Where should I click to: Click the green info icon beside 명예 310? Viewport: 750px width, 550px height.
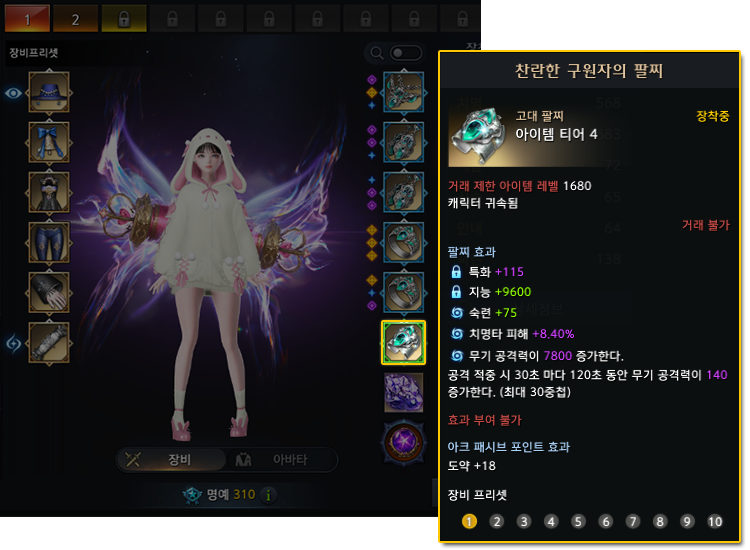click(268, 494)
